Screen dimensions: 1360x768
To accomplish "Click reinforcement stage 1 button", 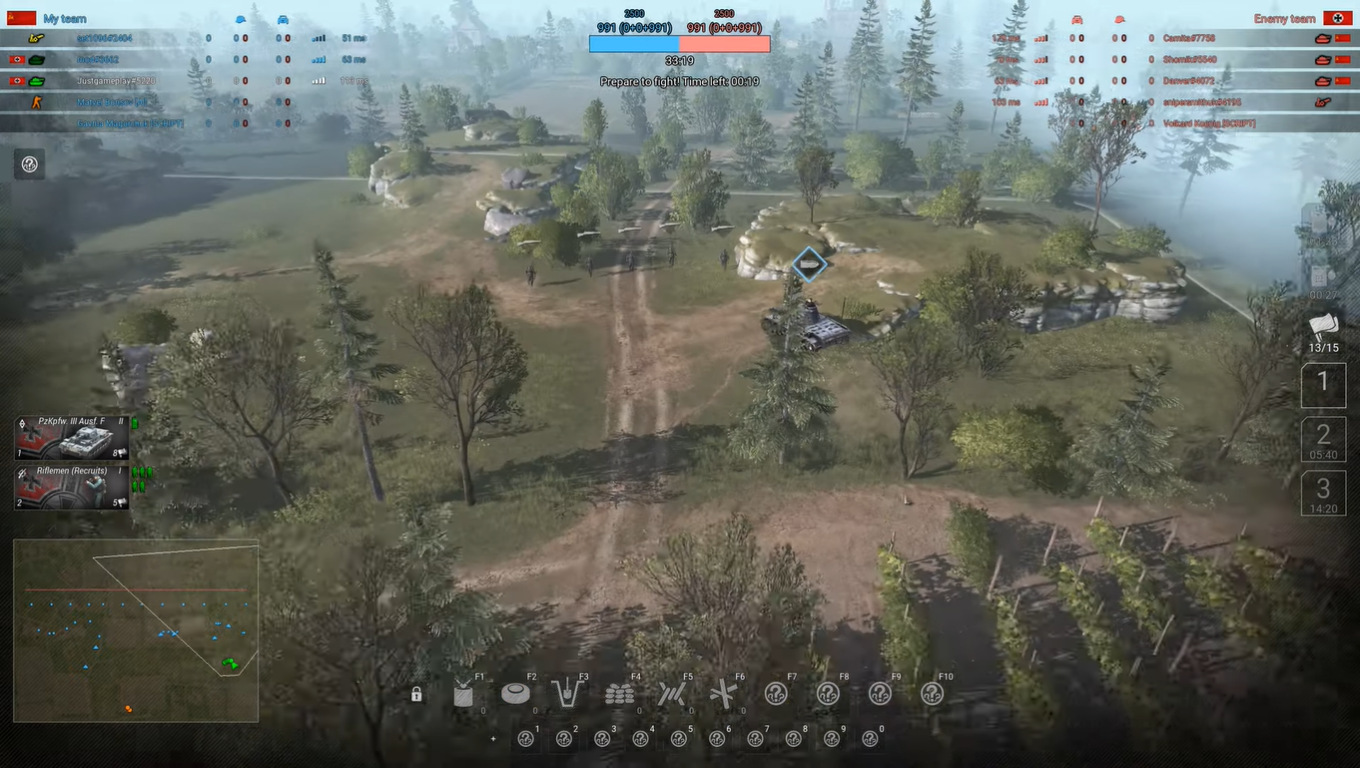I will [x=1322, y=383].
